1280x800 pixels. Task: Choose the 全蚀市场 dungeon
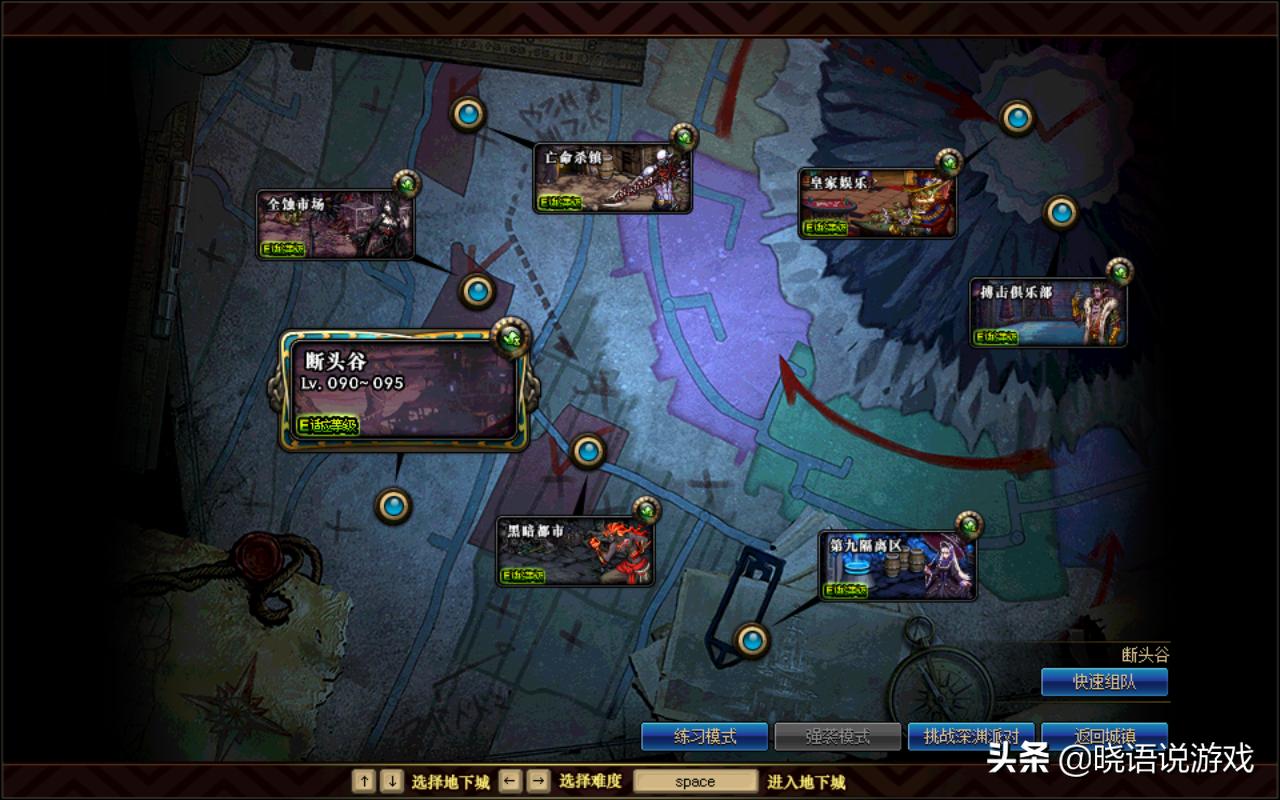pos(335,225)
